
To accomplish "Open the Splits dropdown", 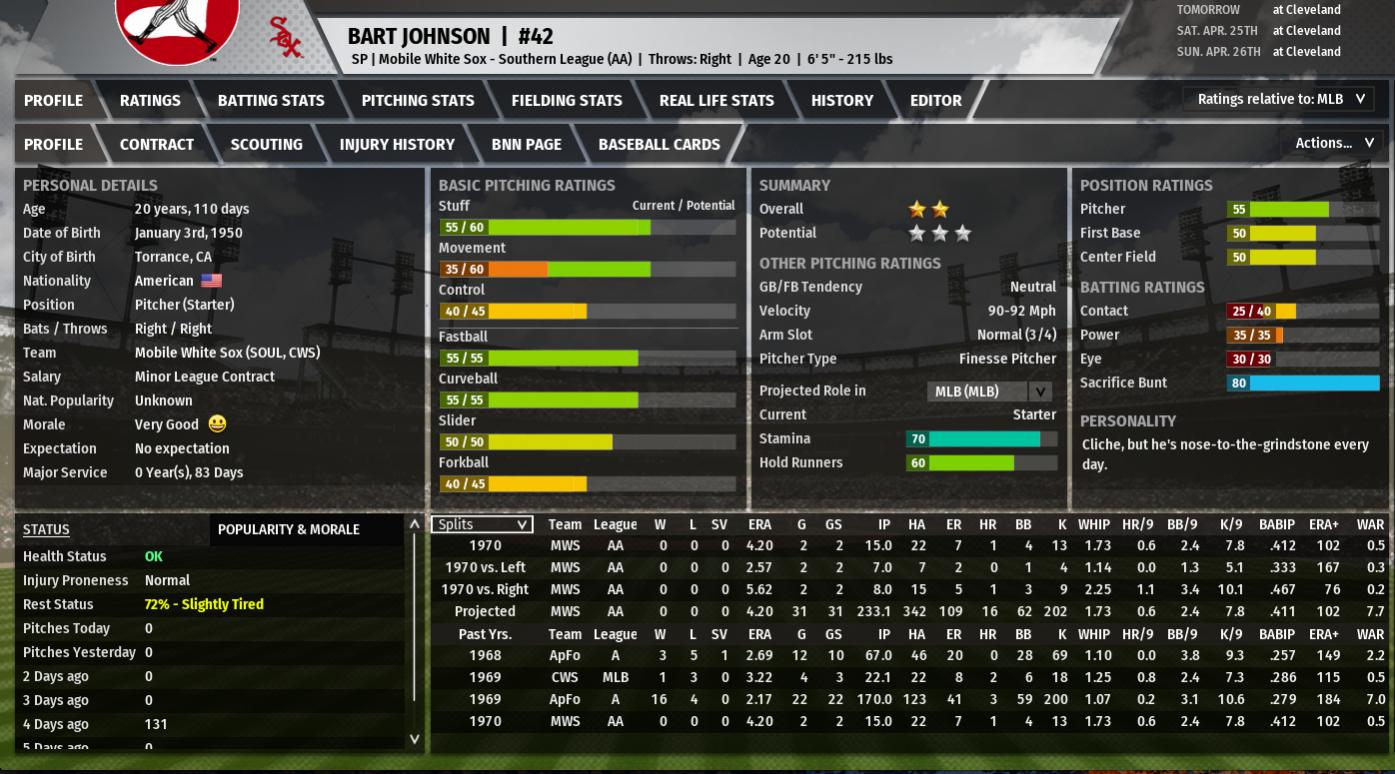I will (x=482, y=524).
